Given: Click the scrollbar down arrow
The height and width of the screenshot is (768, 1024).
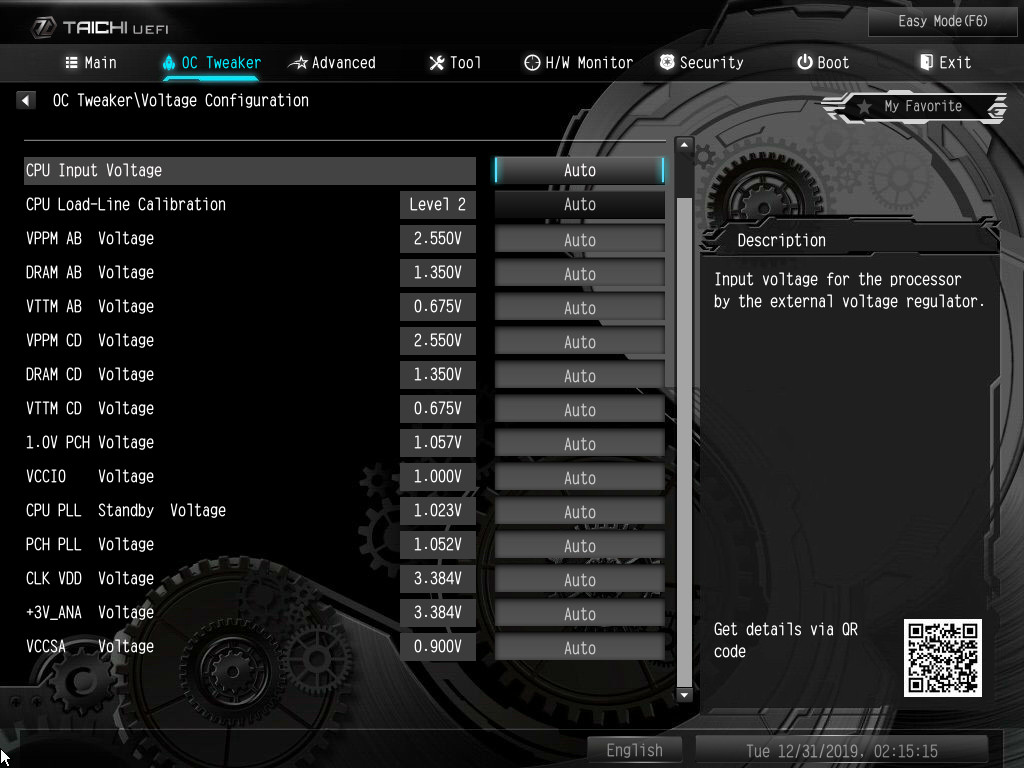Looking at the screenshot, I should coord(684,694).
